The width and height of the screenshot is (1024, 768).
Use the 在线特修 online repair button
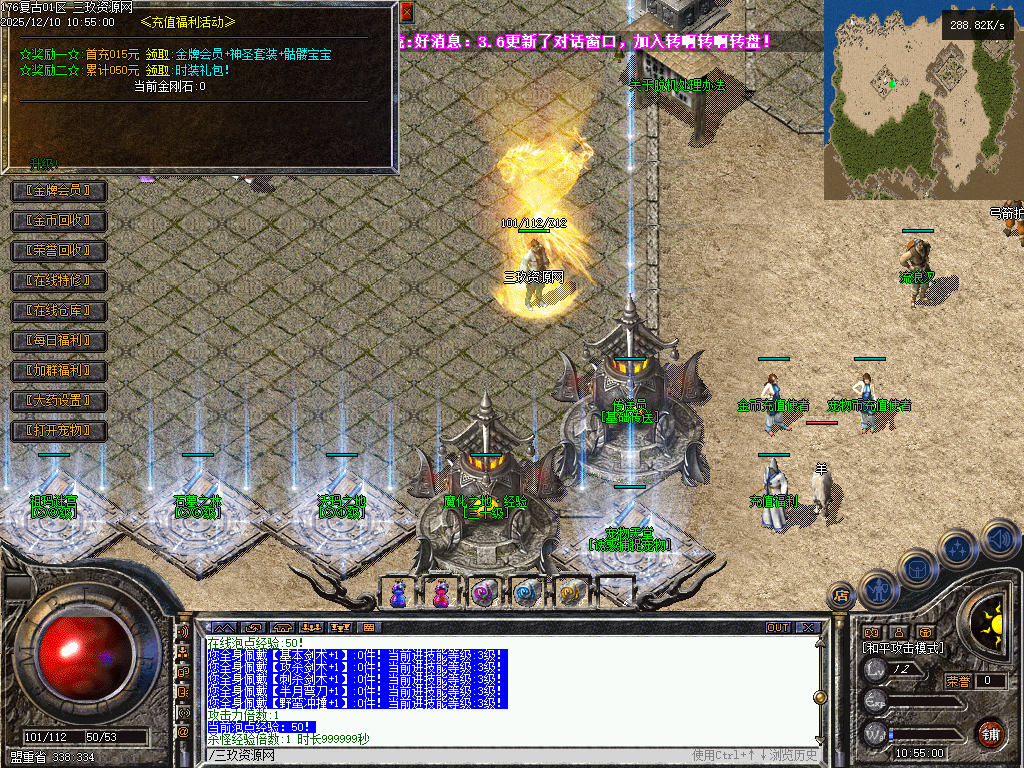click(58, 281)
